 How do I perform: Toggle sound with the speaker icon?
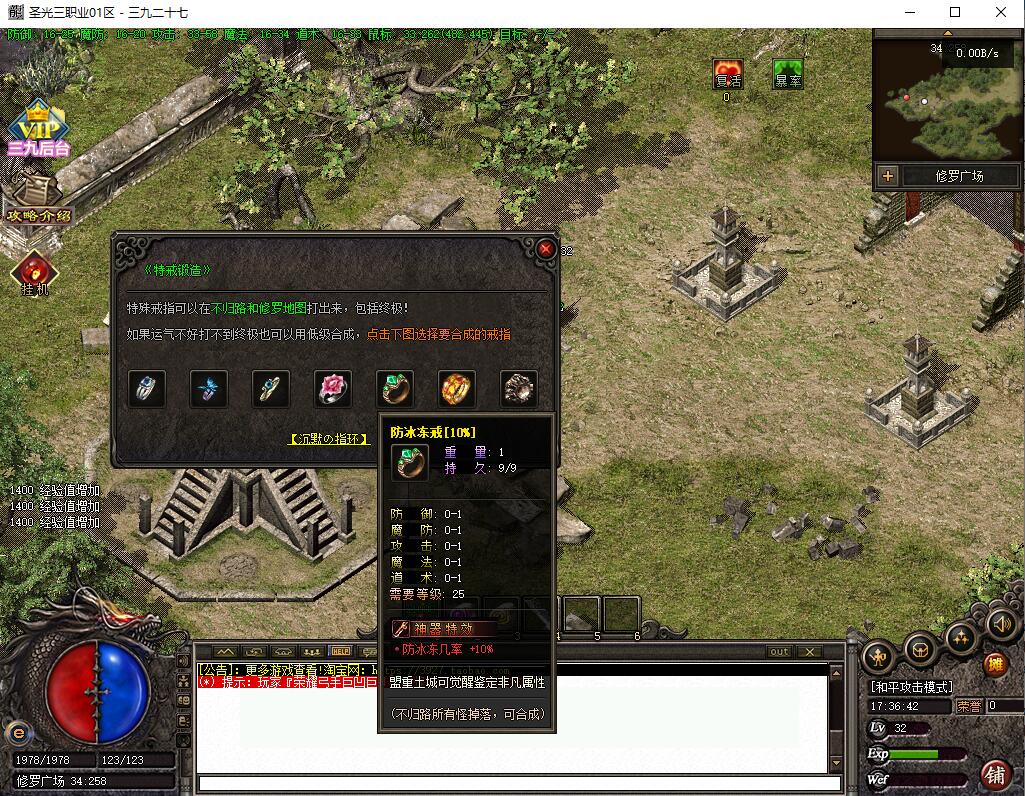1003,625
